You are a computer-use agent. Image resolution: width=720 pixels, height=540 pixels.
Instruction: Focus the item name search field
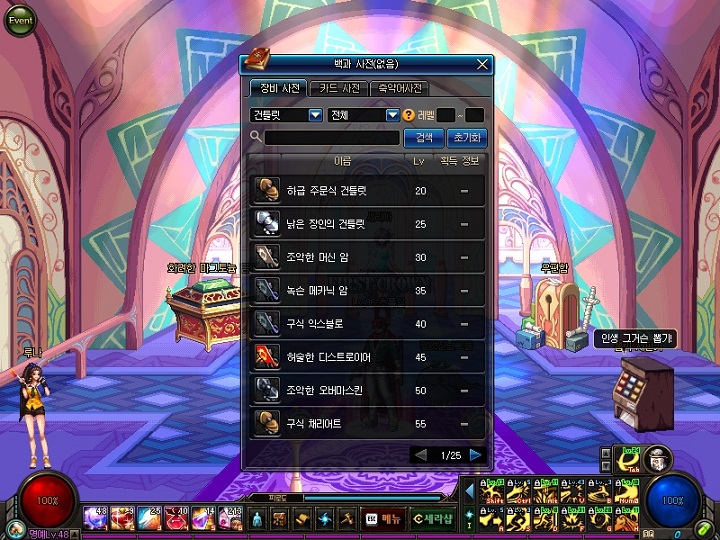pyautogui.click(x=332, y=138)
